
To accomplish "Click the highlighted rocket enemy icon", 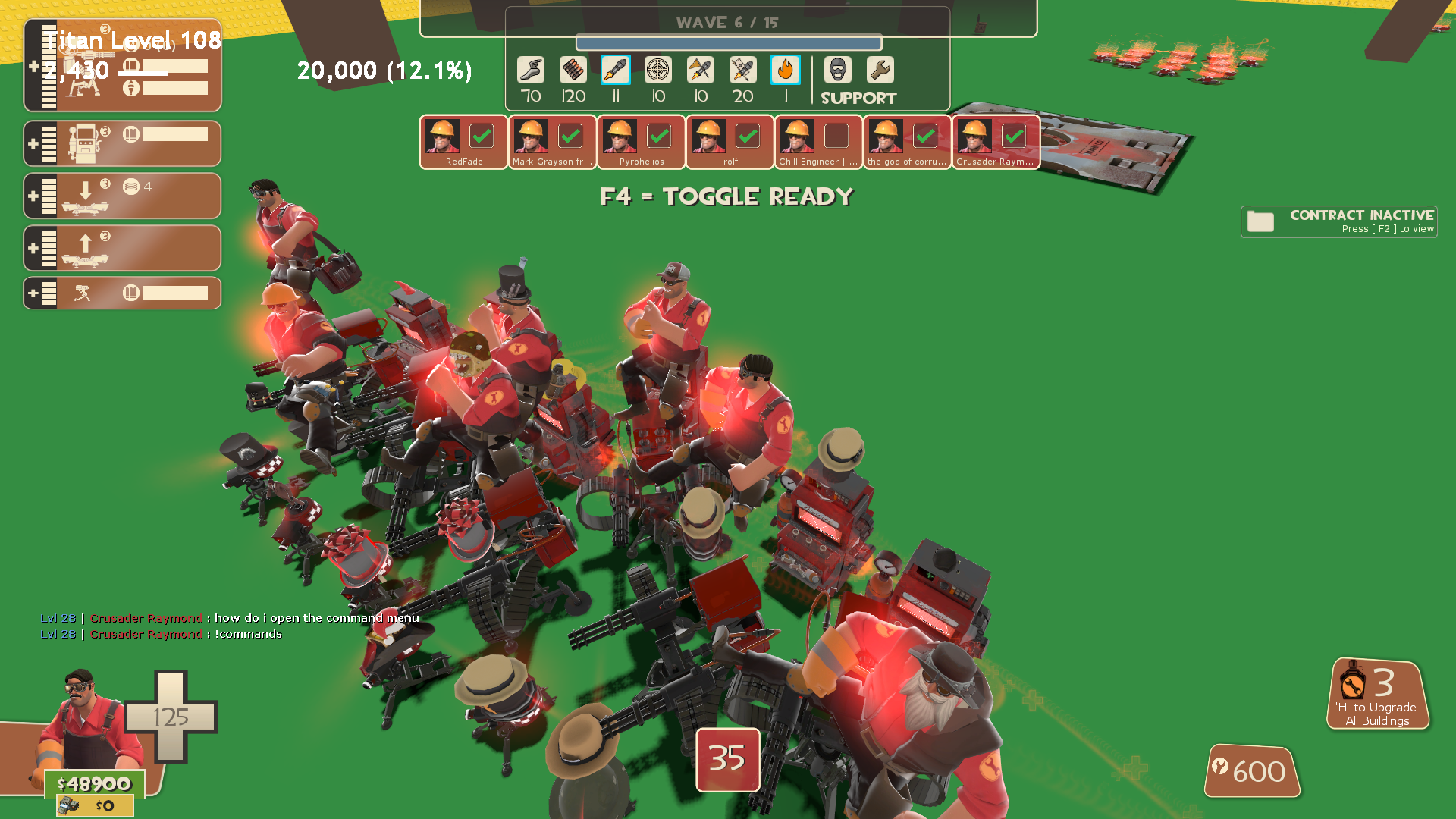I will pyautogui.click(x=616, y=71).
